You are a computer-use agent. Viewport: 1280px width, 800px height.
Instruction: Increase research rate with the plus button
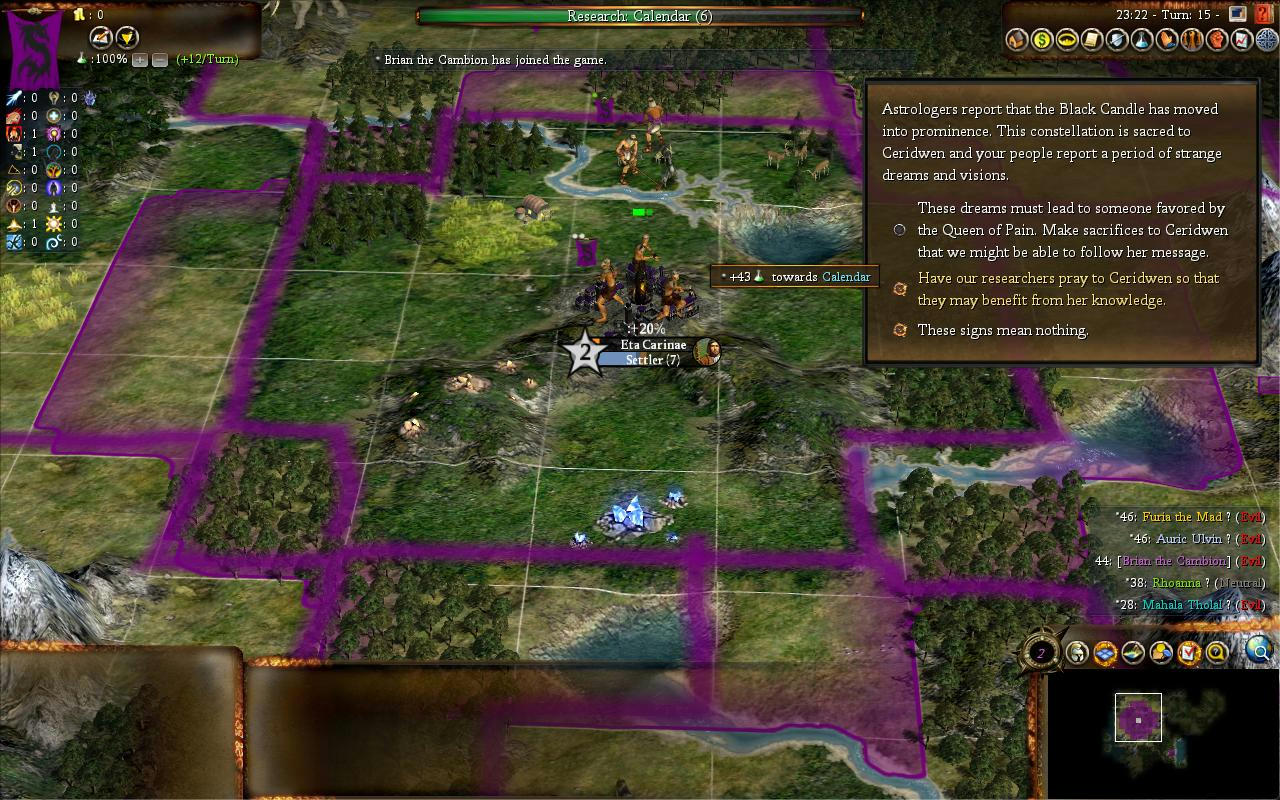(140, 60)
